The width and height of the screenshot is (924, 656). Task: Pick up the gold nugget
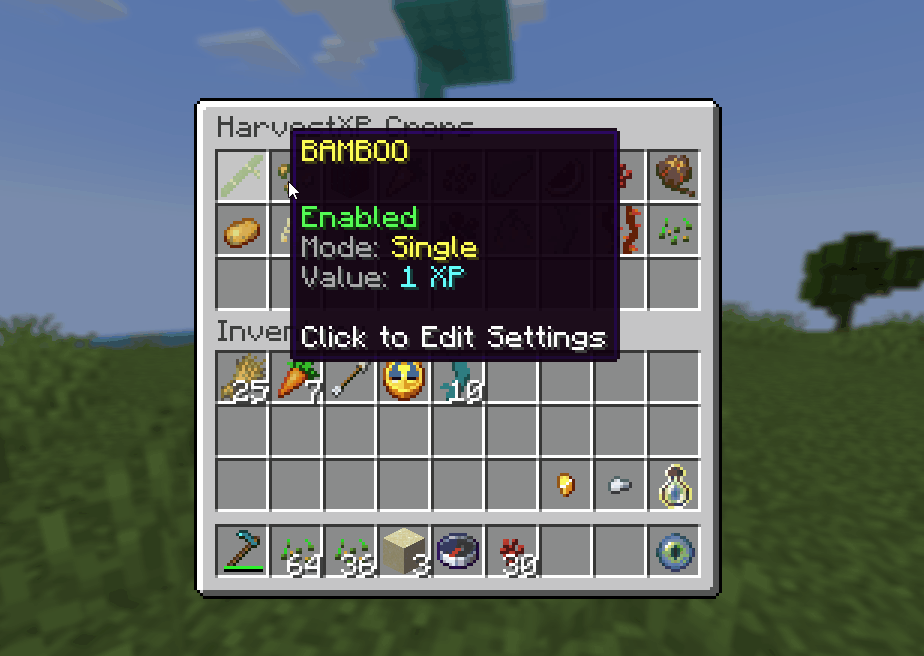(x=566, y=486)
